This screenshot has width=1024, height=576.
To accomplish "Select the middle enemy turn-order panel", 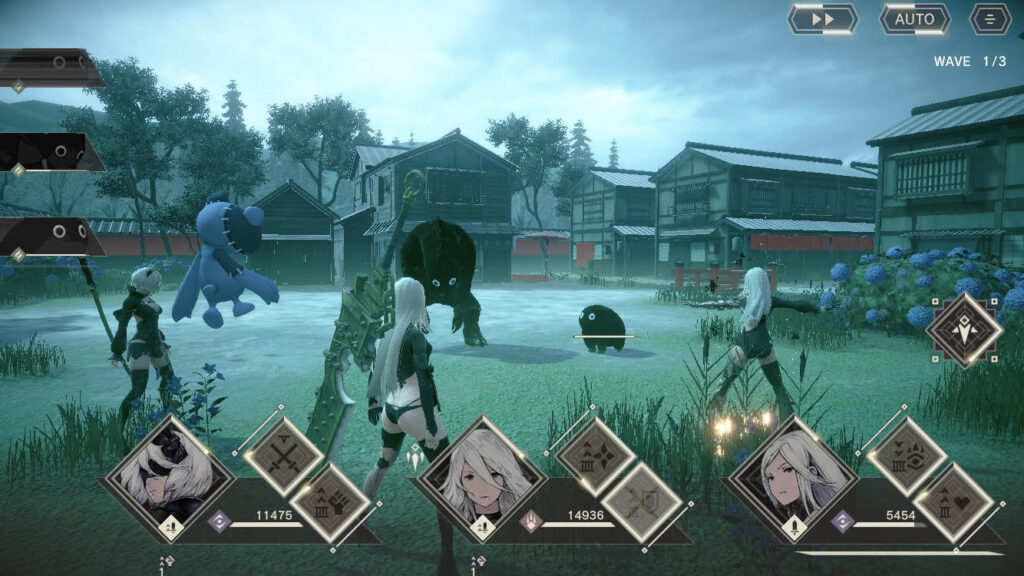I will 50,152.
